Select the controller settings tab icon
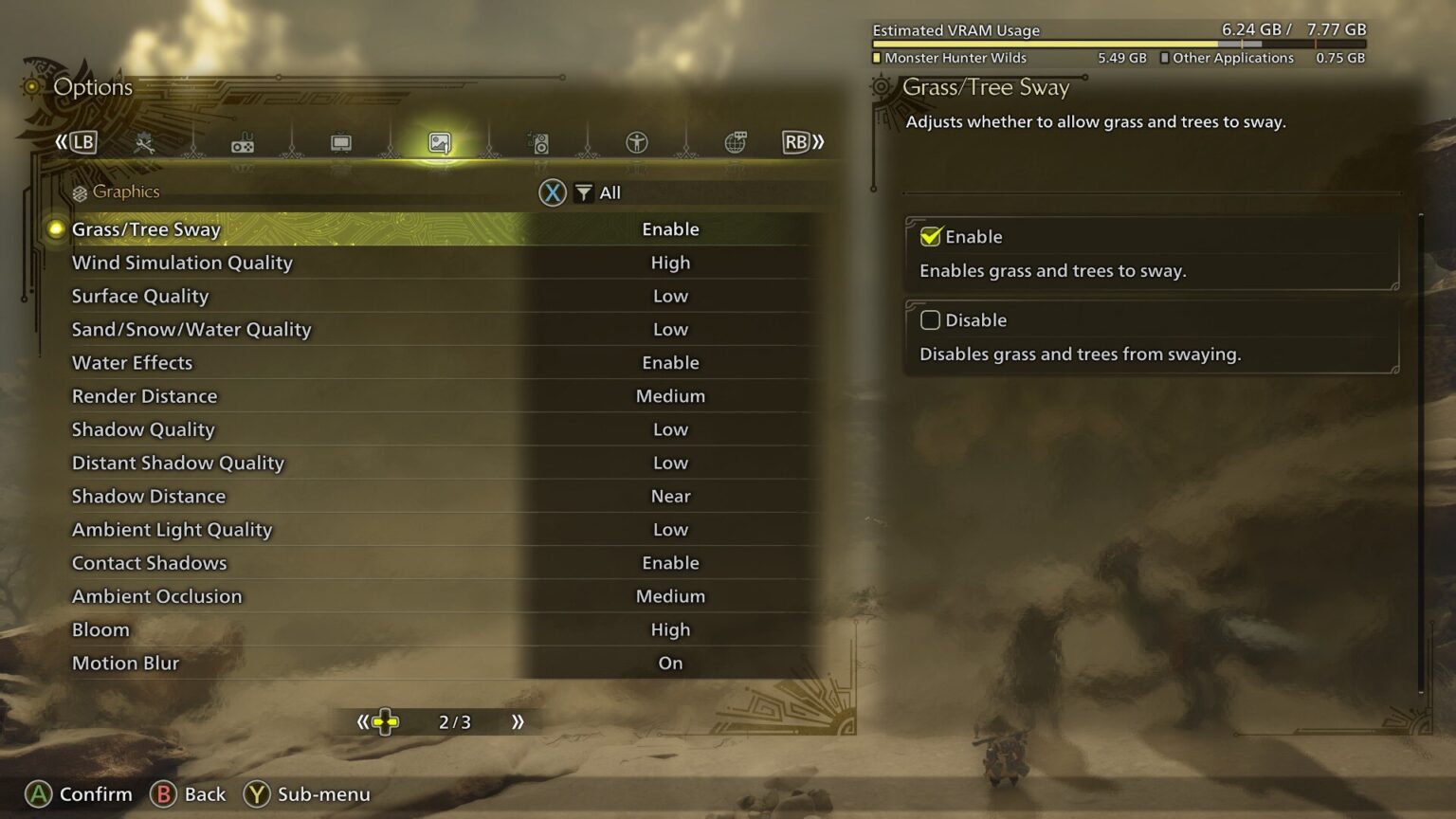Image resolution: width=1456 pixels, height=819 pixels. click(x=243, y=142)
